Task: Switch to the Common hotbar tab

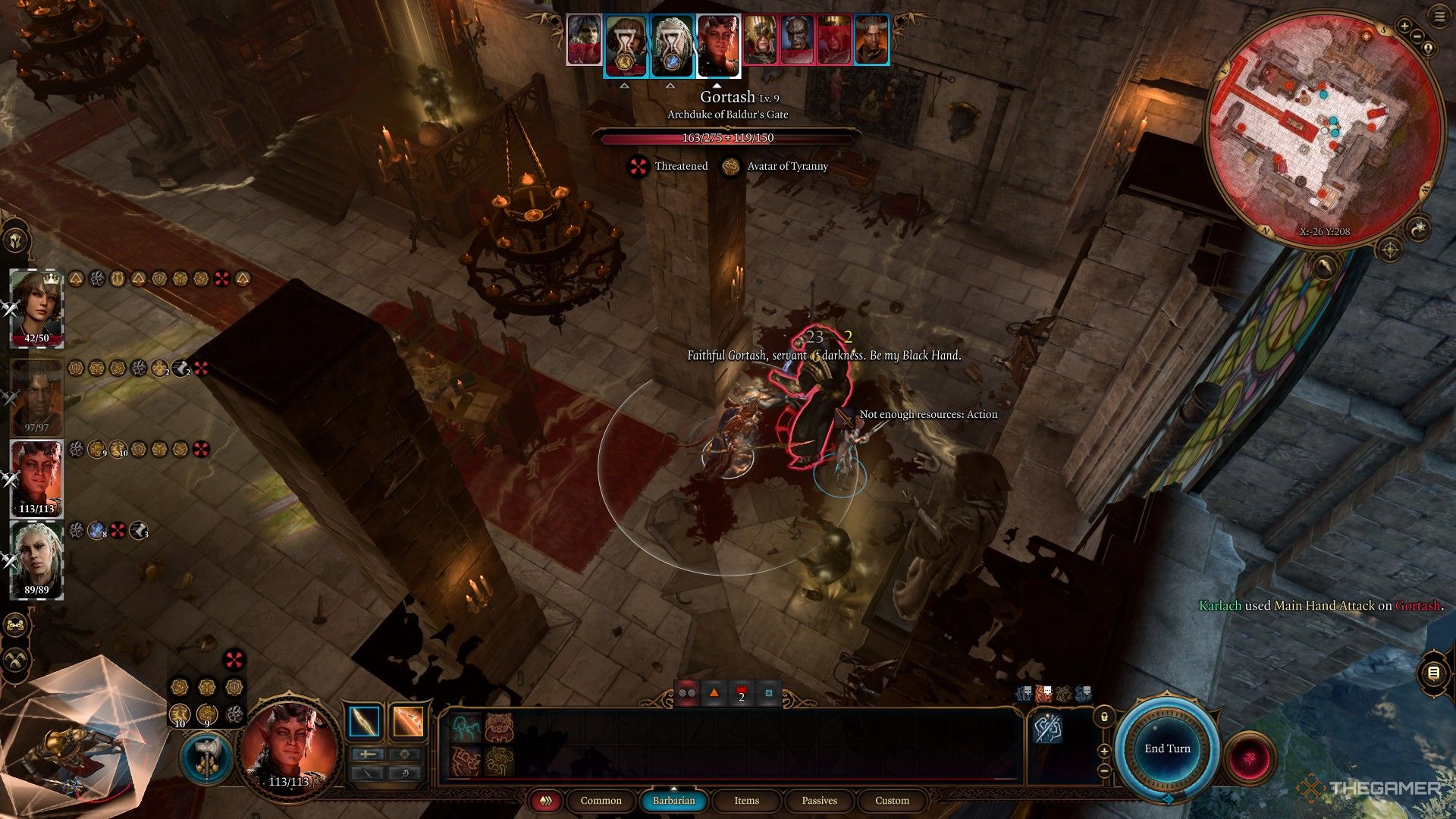Action: [x=601, y=801]
